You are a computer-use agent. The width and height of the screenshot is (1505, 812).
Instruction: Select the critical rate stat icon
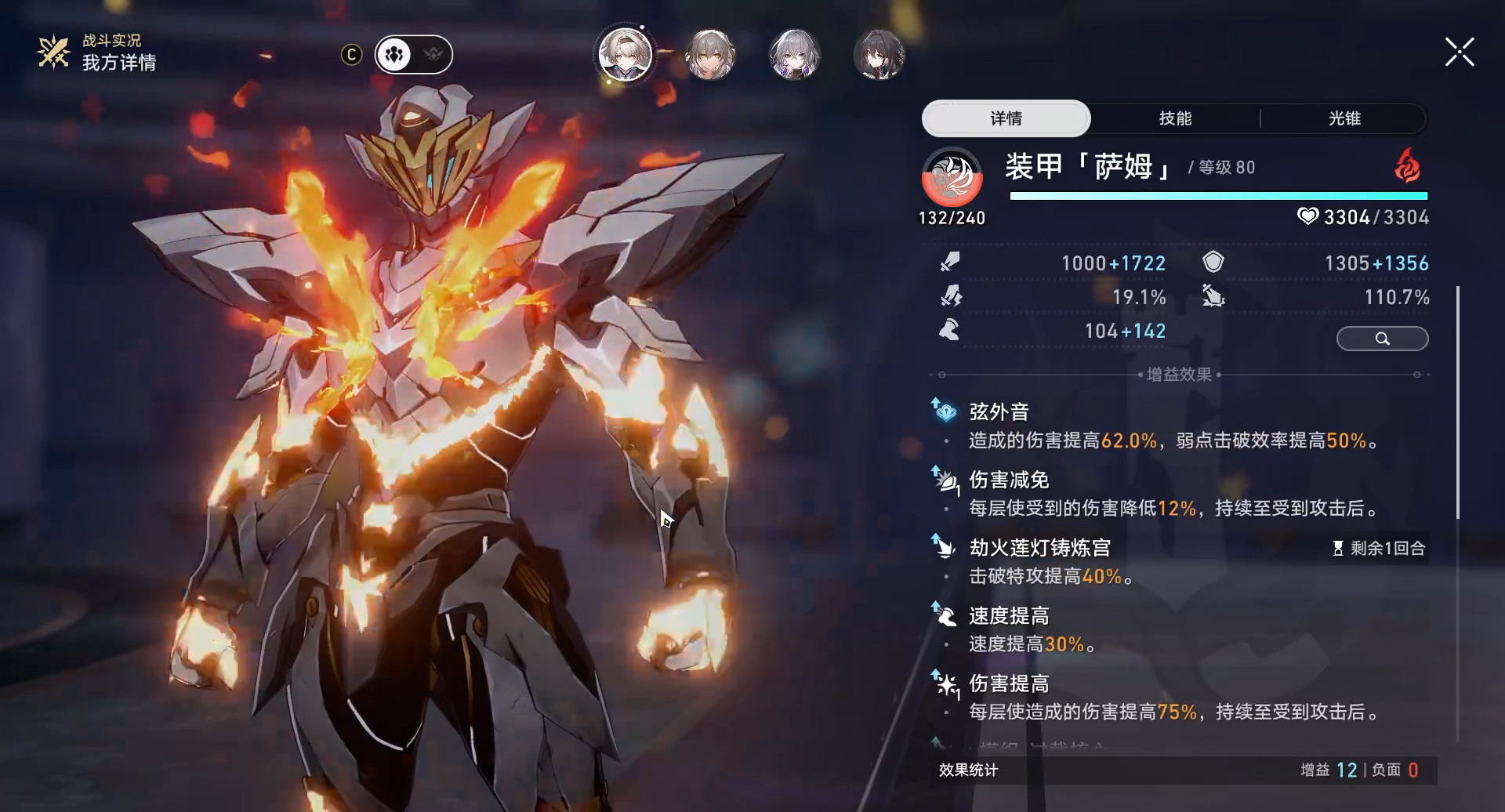(x=951, y=296)
